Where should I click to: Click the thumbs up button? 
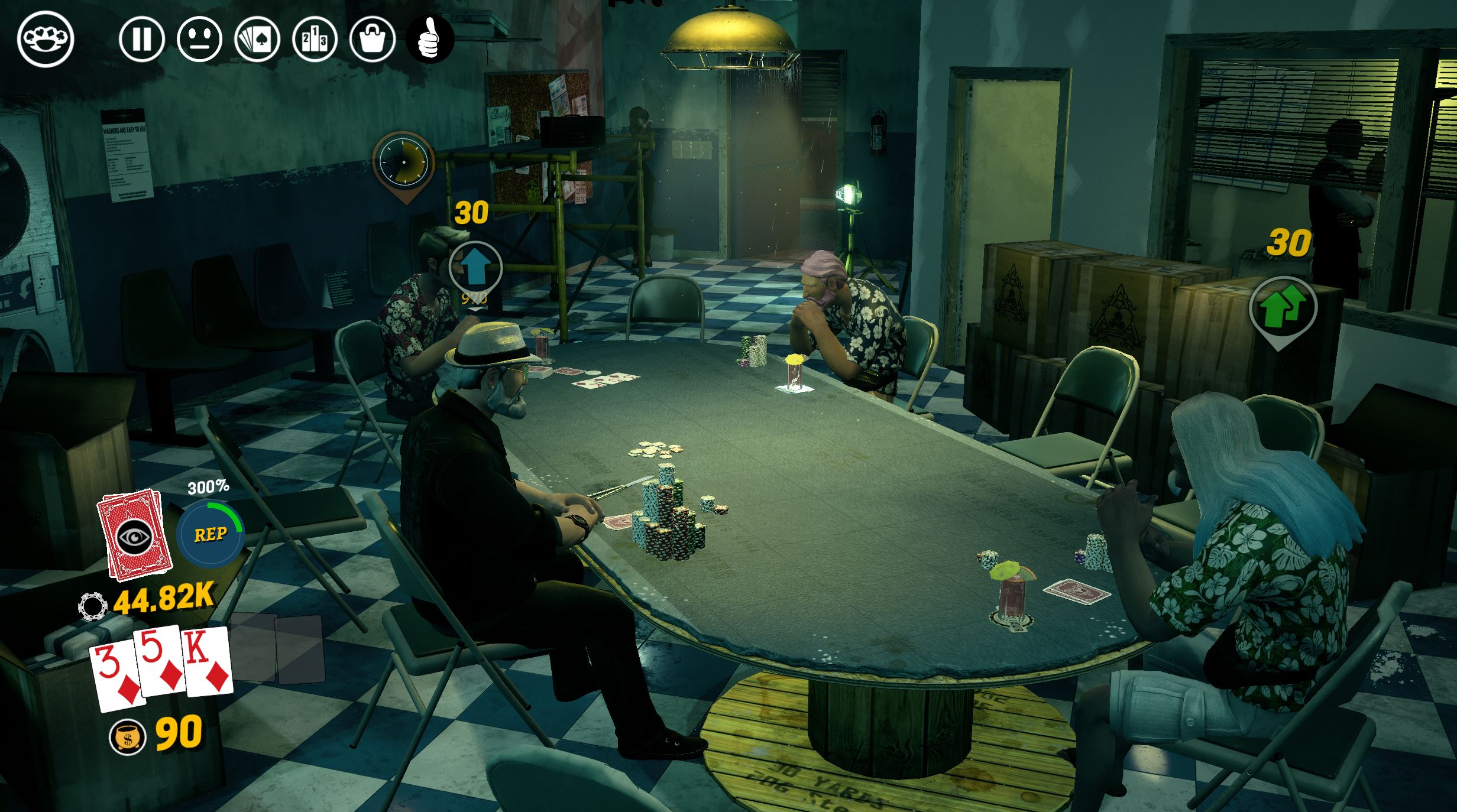[430, 39]
